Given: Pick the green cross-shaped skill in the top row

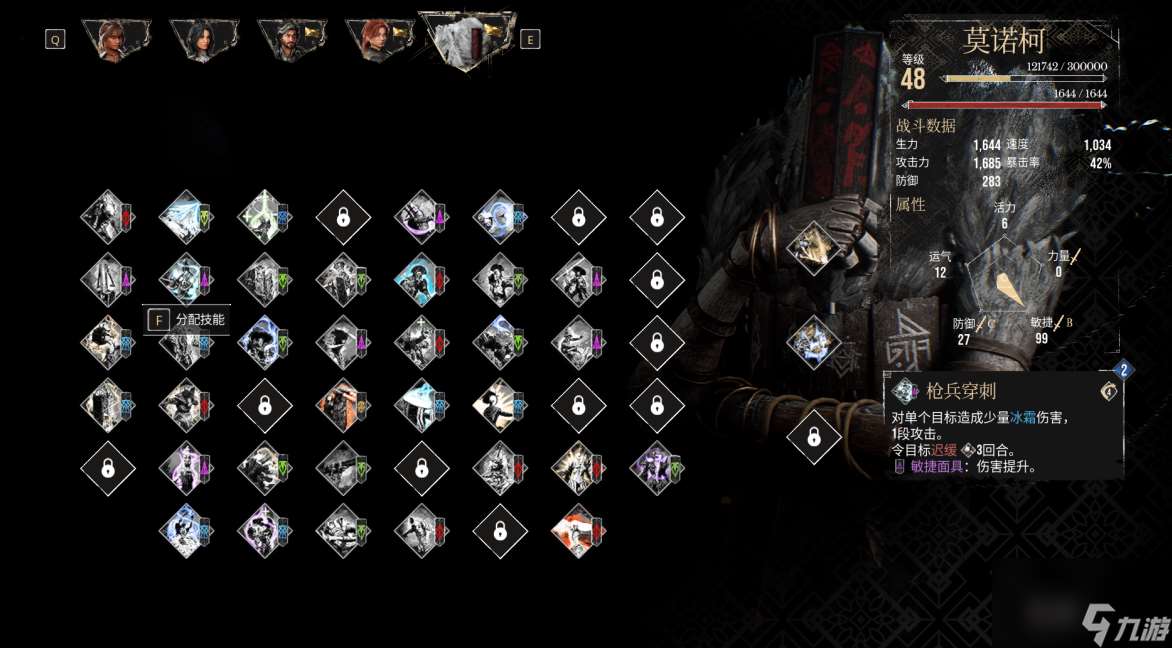Looking at the screenshot, I should (265, 216).
